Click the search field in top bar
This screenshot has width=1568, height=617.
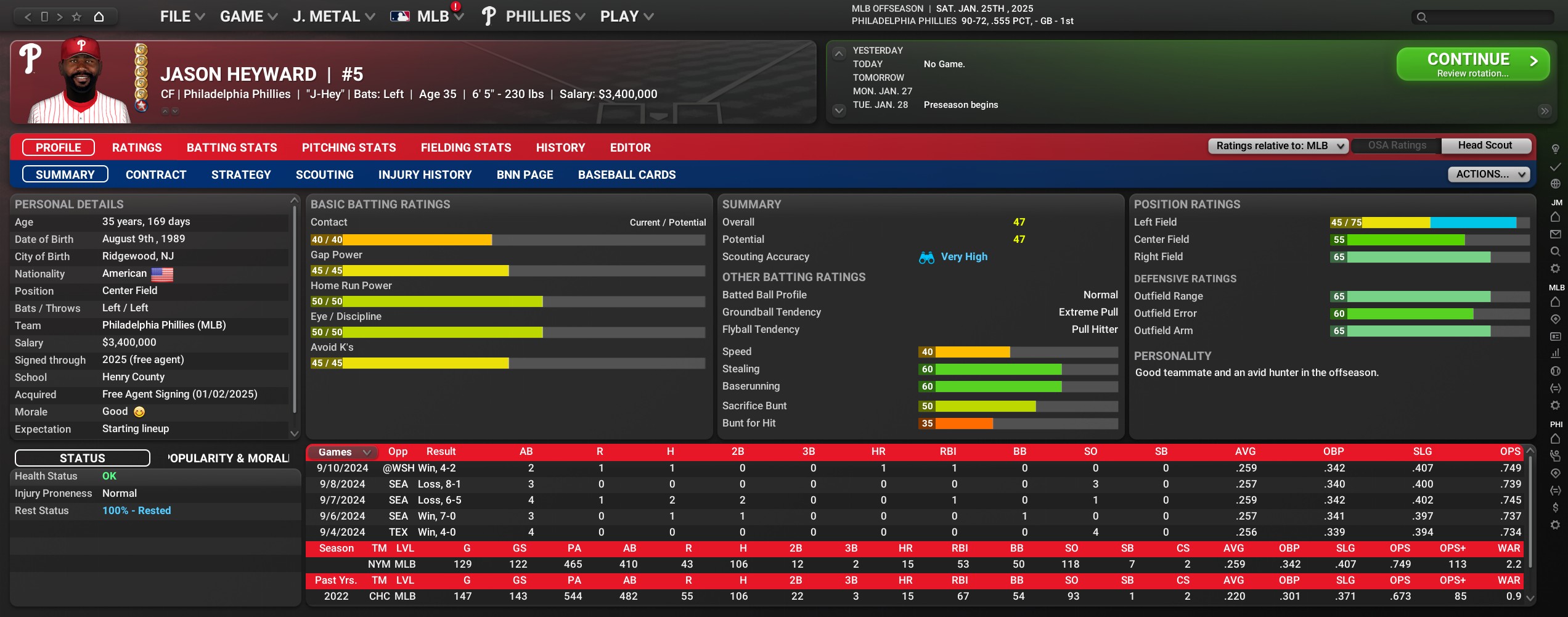click(x=1485, y=17)
